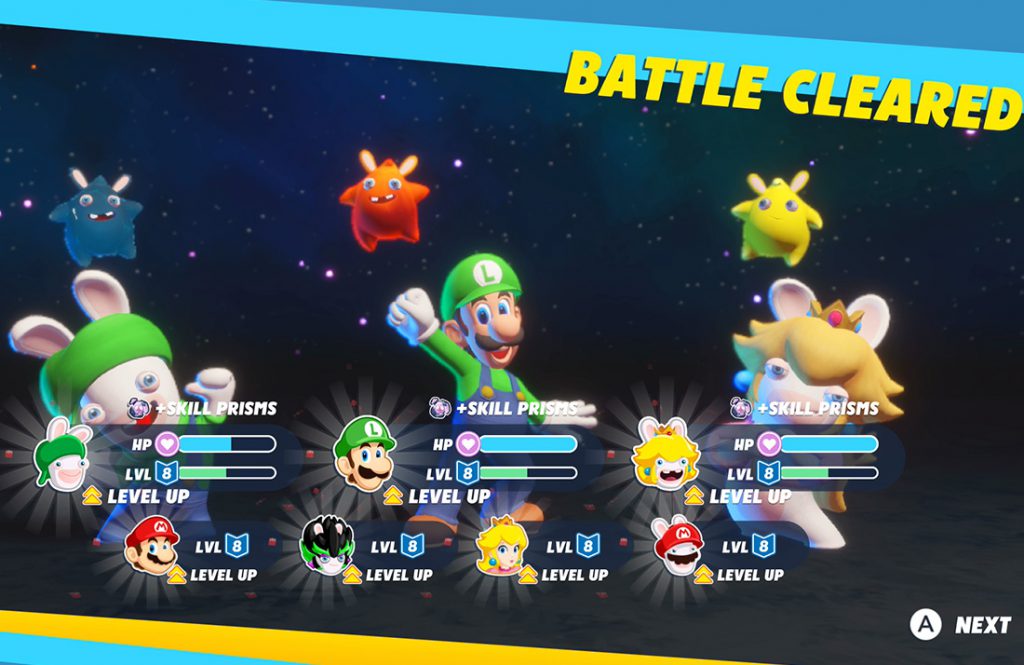Click Mario's portrait in the bottom row
The height and width of the screenshot is (665, 1024).
pyautogui.click(x=152, y=546)
